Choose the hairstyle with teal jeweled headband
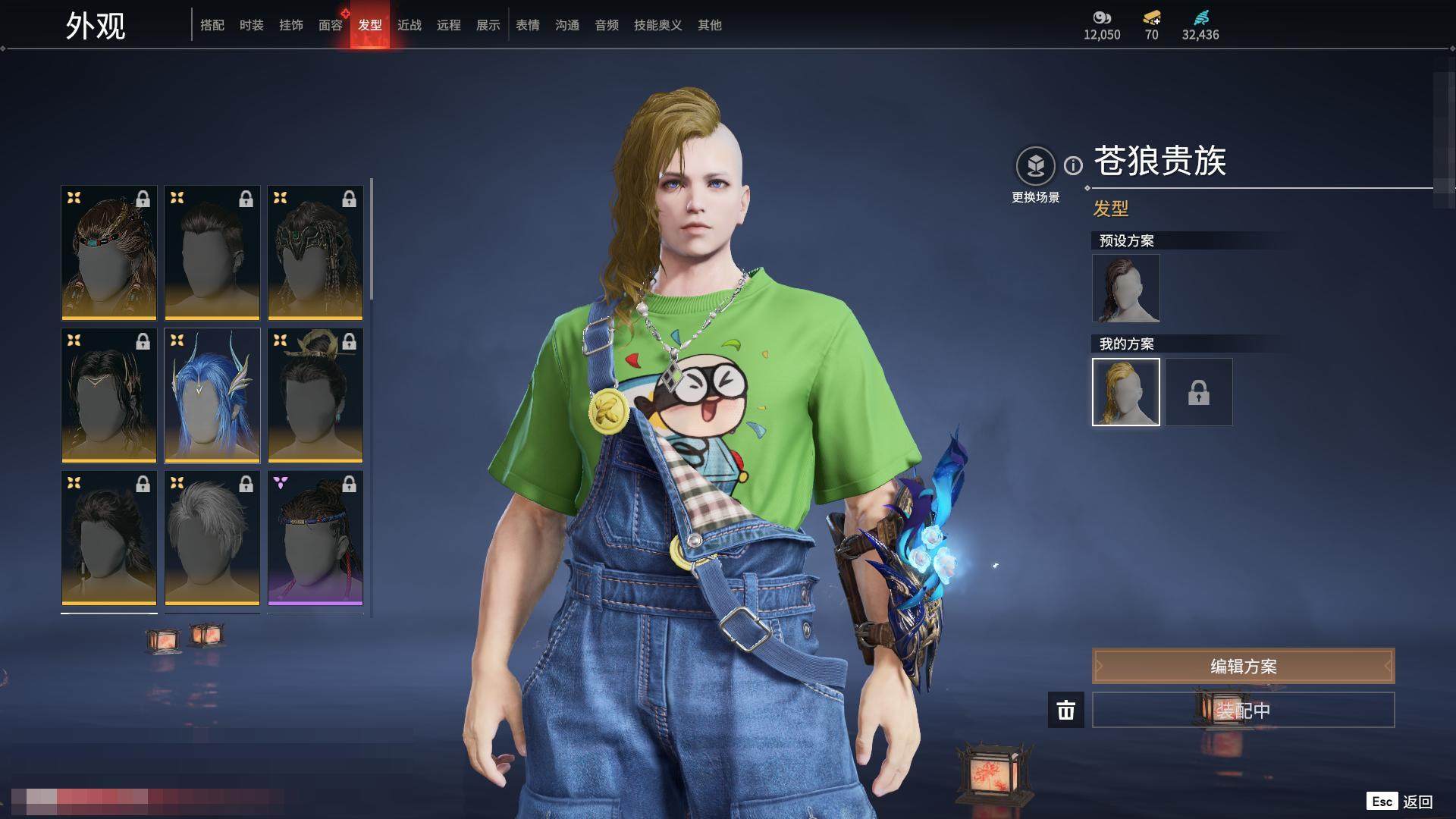Viewport: 1456px width, 819px height. pyautogui.click(x=109, y=253)
